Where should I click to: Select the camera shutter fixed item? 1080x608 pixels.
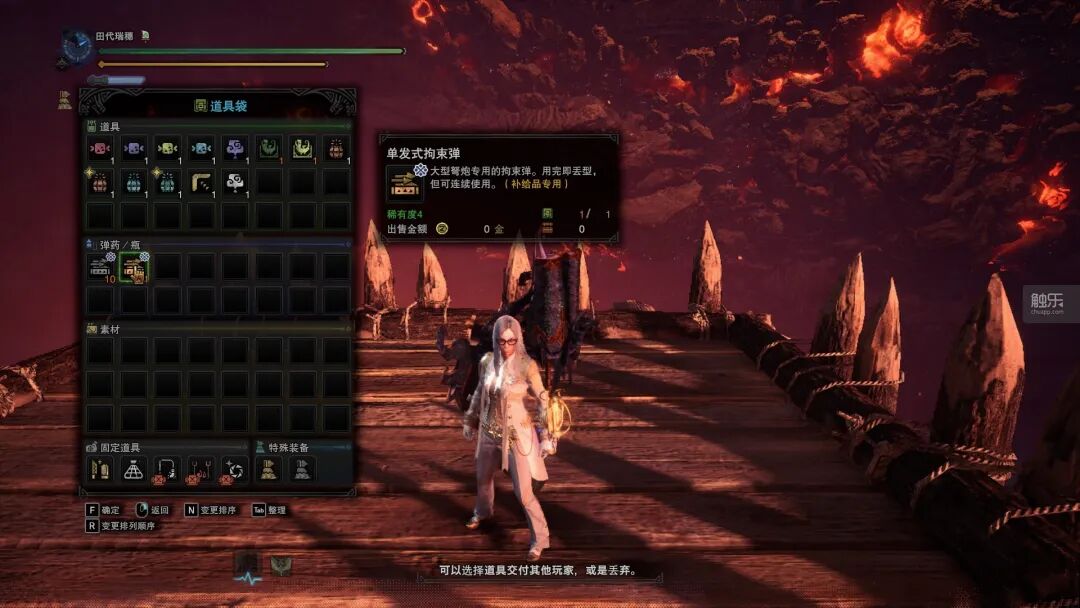[x=235, y=468]
